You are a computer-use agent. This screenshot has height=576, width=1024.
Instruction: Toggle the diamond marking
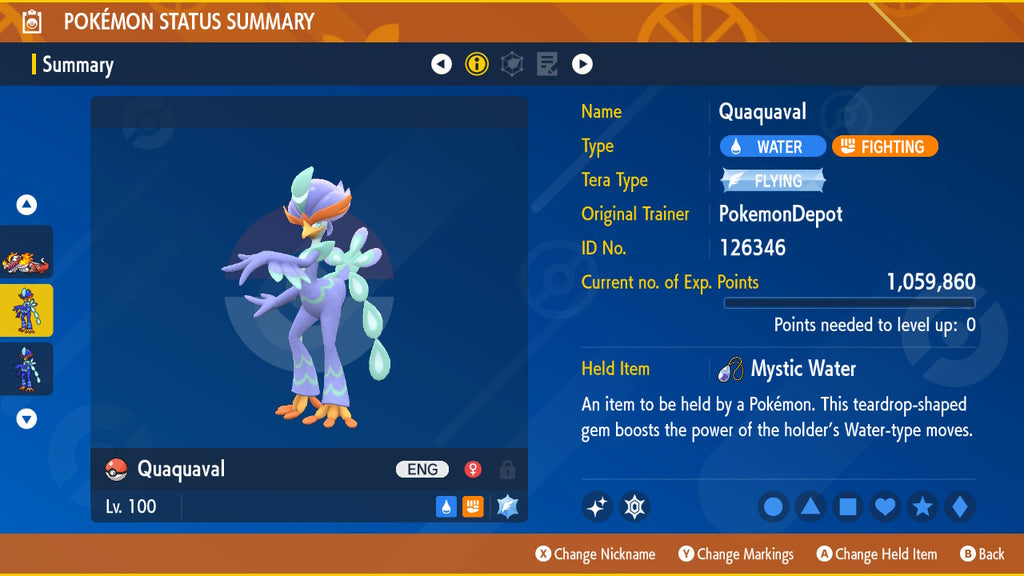(x=959, y=507)
